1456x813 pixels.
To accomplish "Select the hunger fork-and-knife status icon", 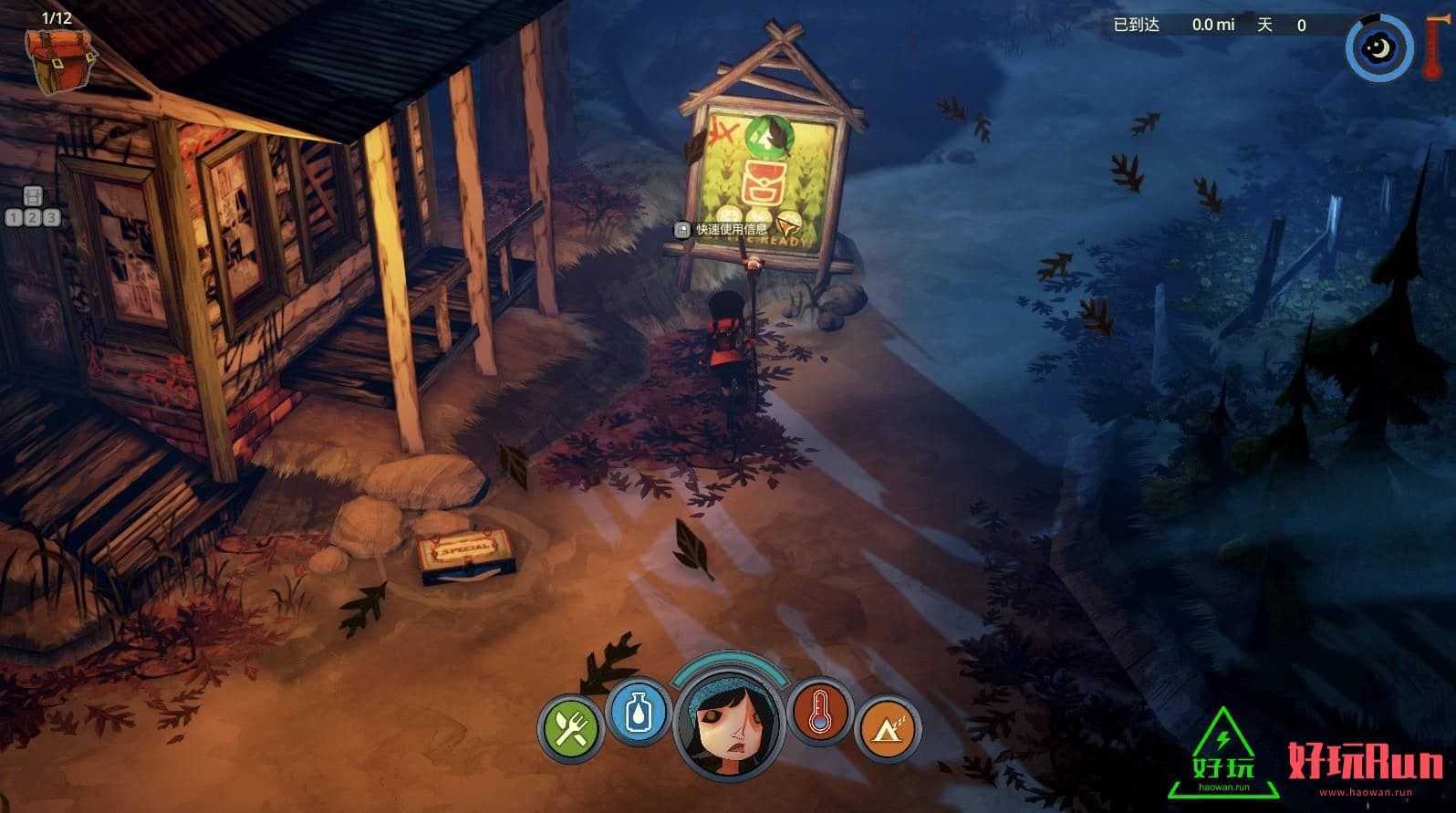I will coord(570,729).
